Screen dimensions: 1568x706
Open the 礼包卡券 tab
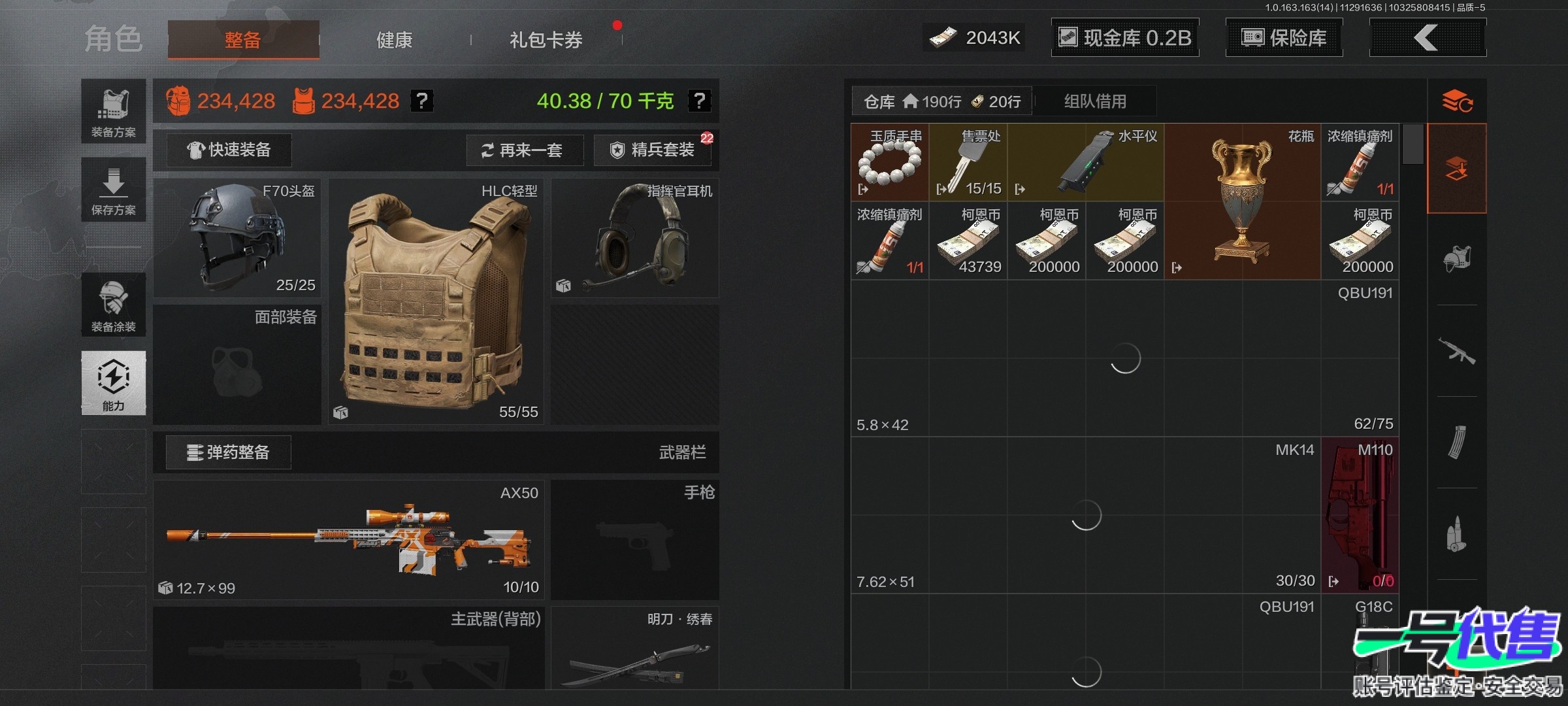click(x=546, y=40)
